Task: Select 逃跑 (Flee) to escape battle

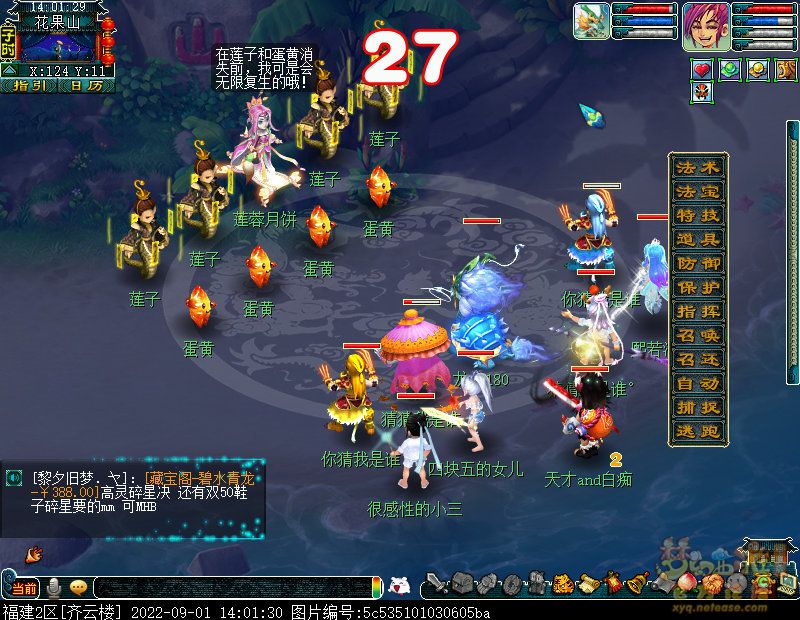Action: (x=697, y=431)
